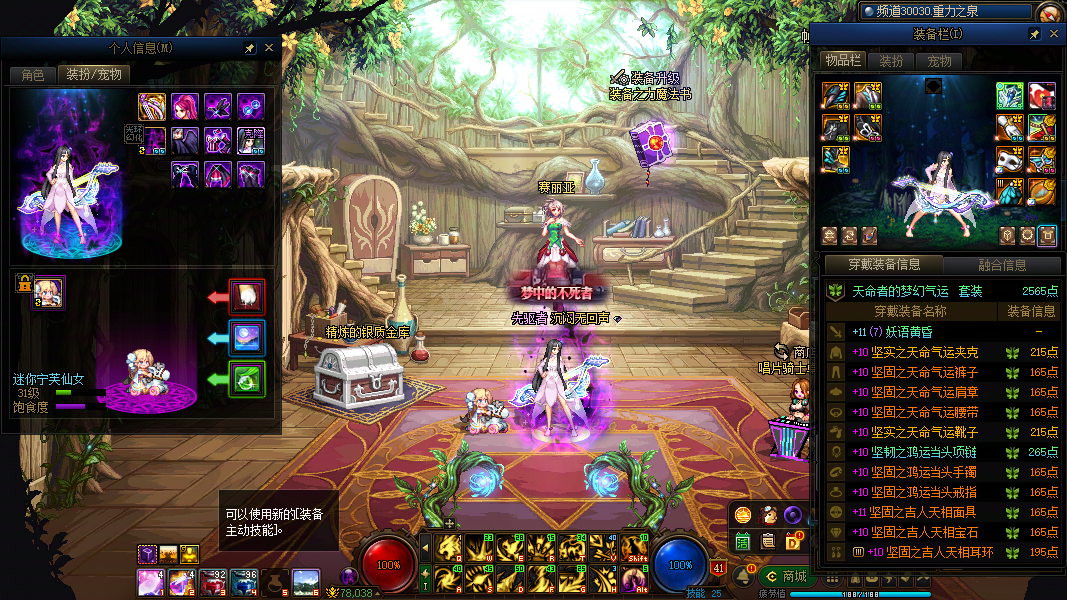Screen dimensions: 1067x600
Task: Click the white mask equipment slot
Action: (1010, 158)
